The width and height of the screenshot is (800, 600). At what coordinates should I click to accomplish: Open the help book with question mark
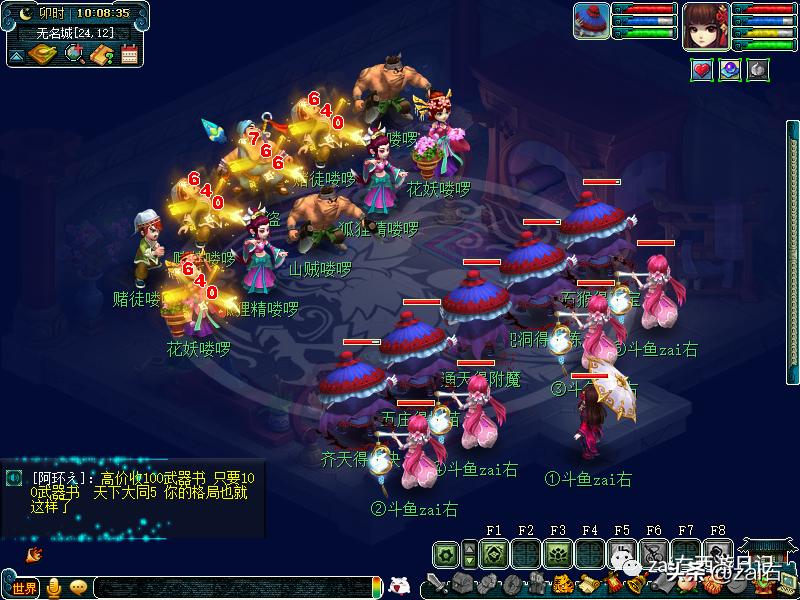[x=101, y=54]
